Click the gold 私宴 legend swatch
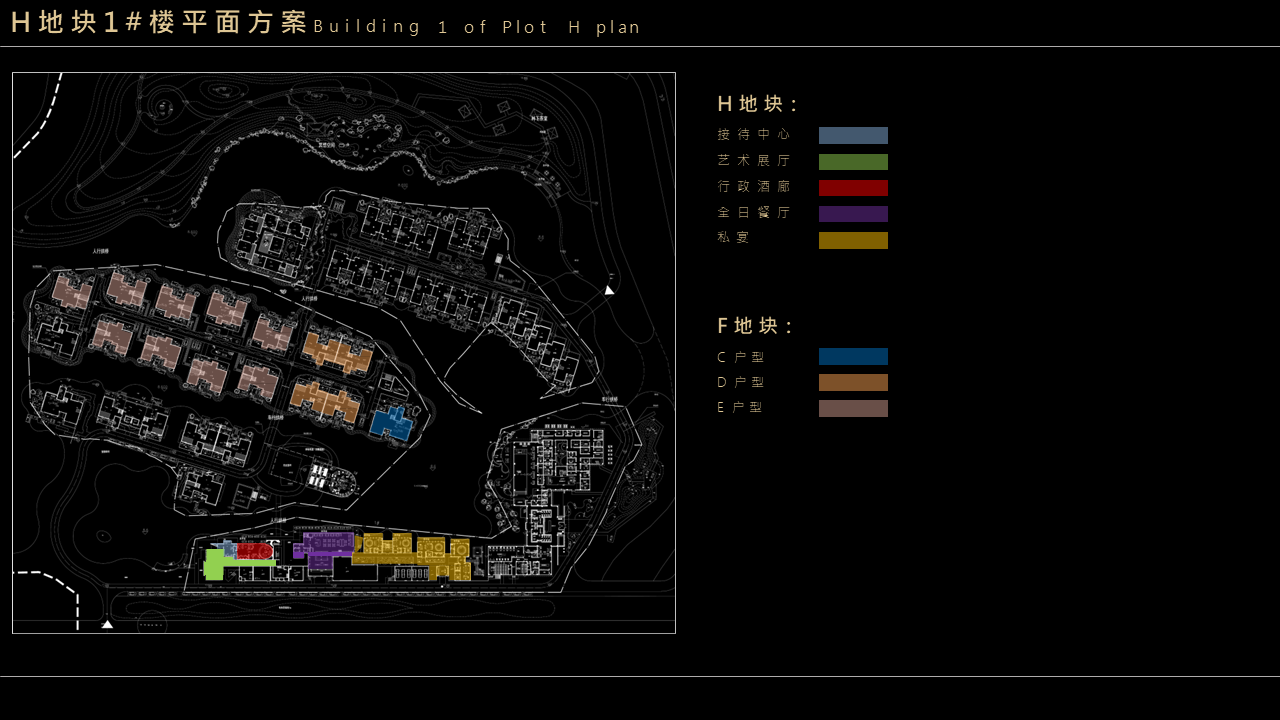This screenshot has height=720, width=1280. [853, 240]
